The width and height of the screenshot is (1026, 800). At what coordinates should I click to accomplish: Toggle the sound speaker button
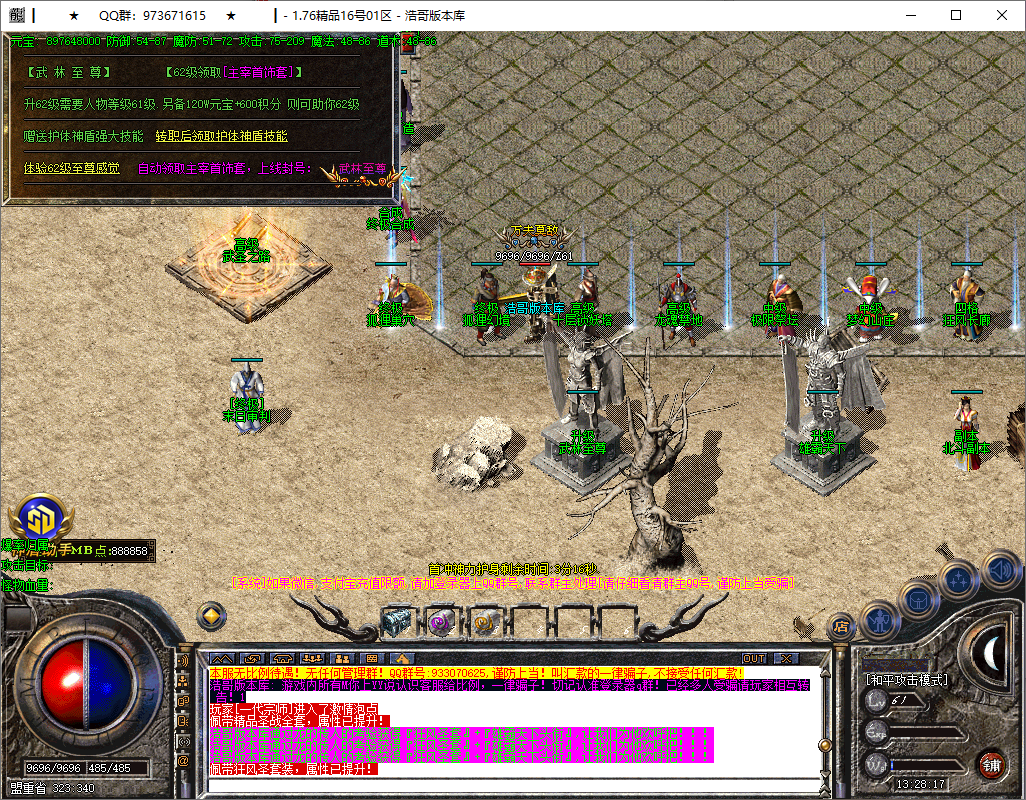[x=1000, y=570]
